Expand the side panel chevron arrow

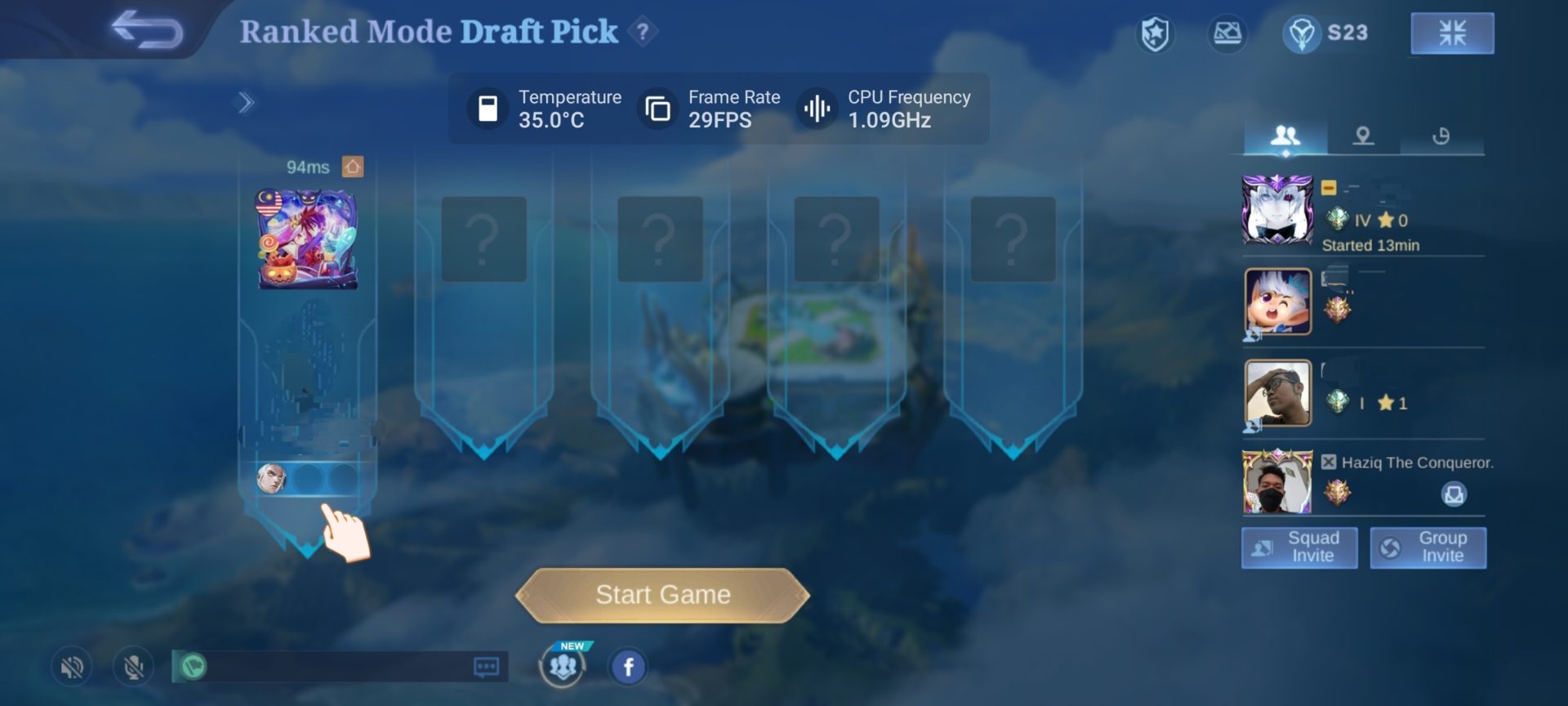[x=245, y=103]
